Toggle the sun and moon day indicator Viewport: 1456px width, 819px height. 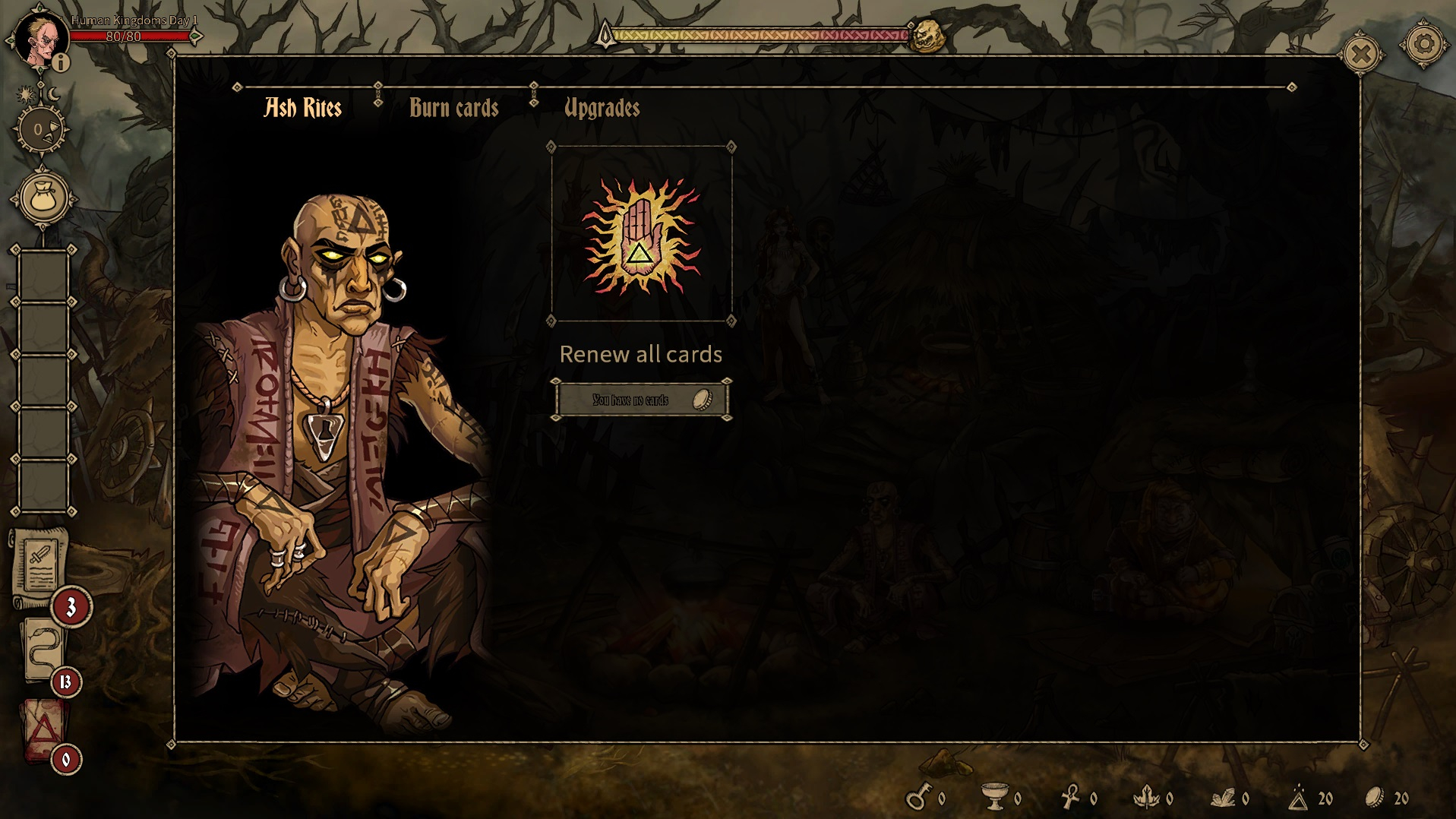(x=38, y=94)
